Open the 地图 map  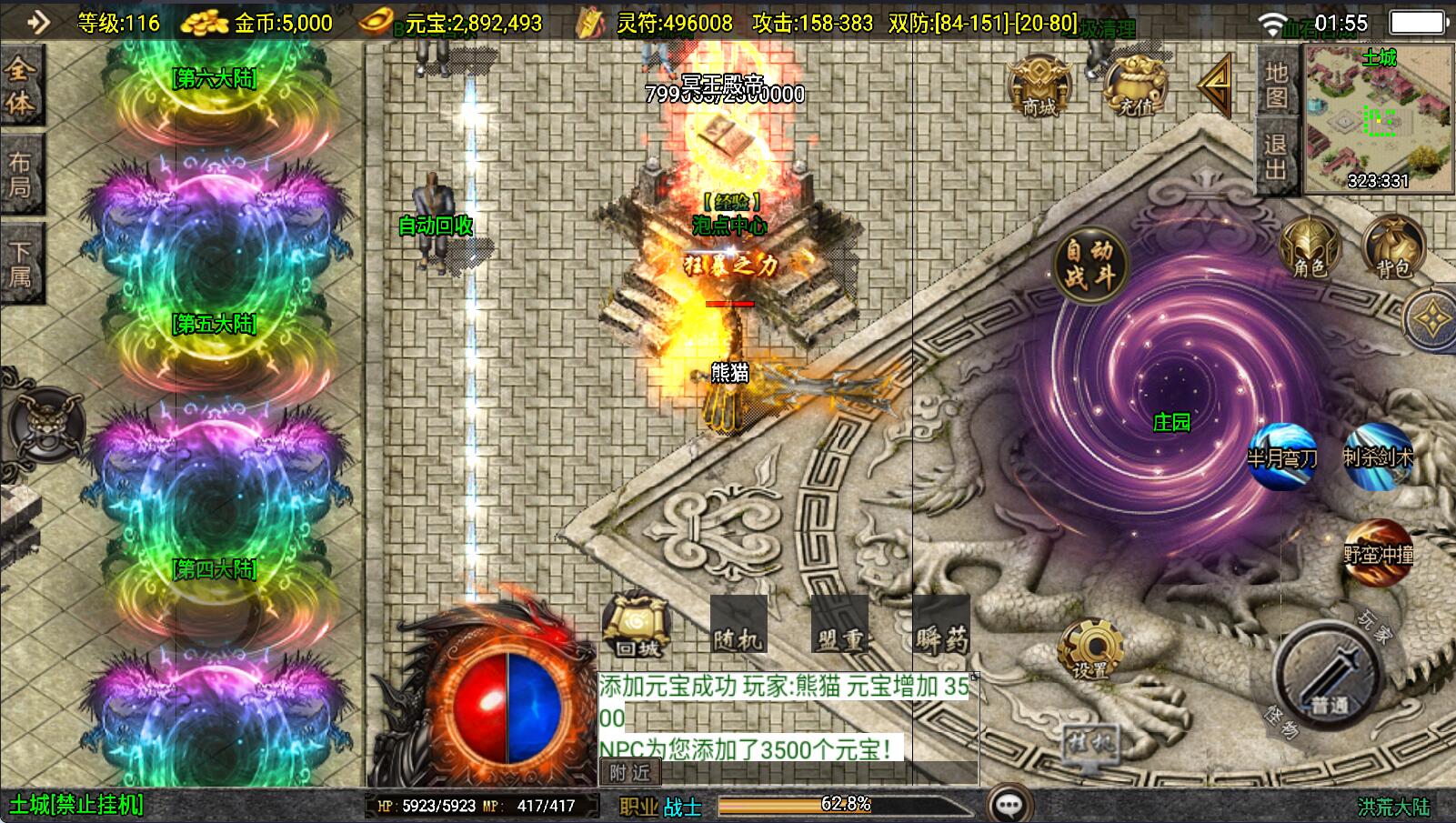(x=1276, y=84)
